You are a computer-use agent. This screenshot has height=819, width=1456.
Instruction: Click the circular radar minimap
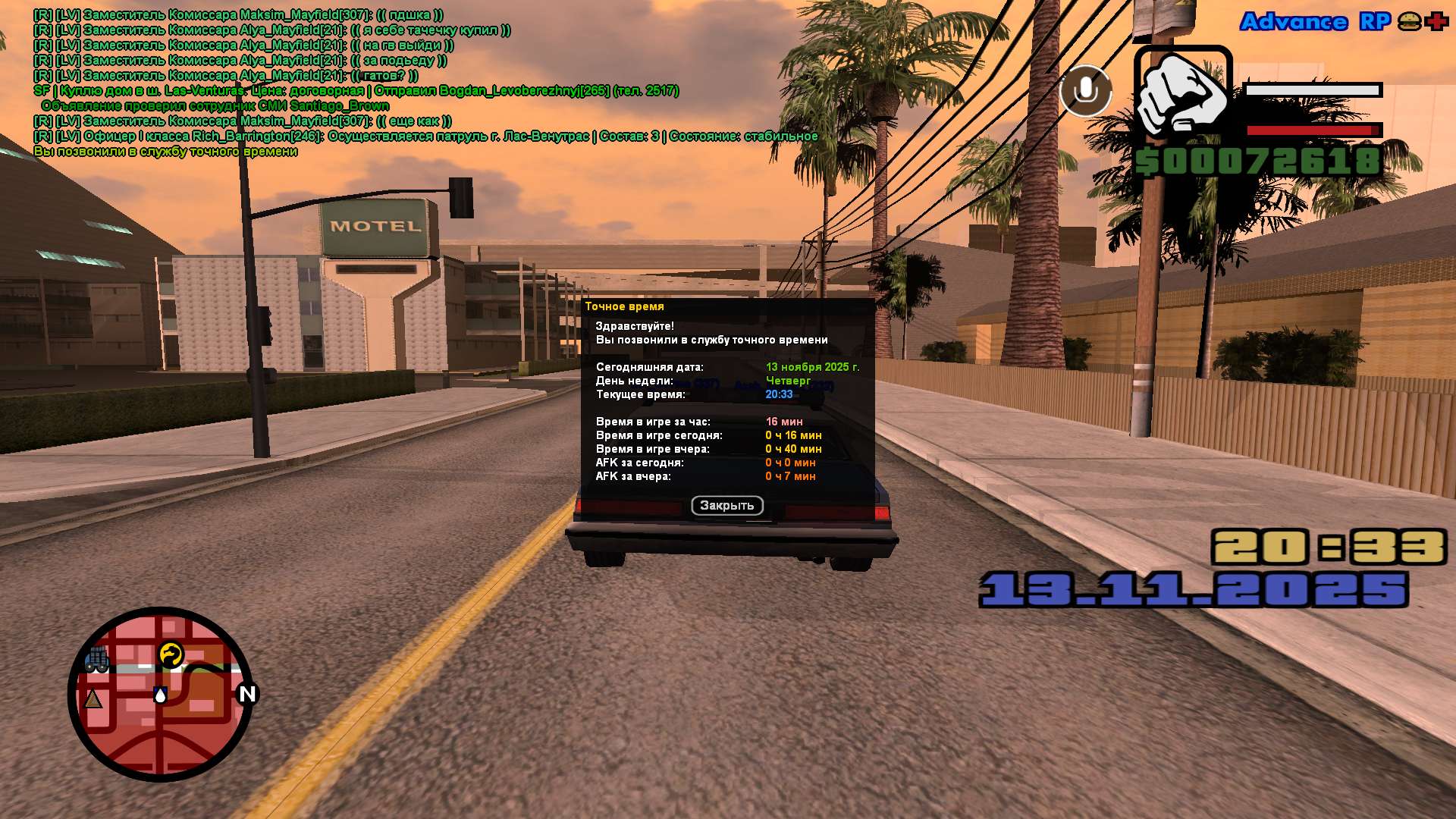[161, 694]
